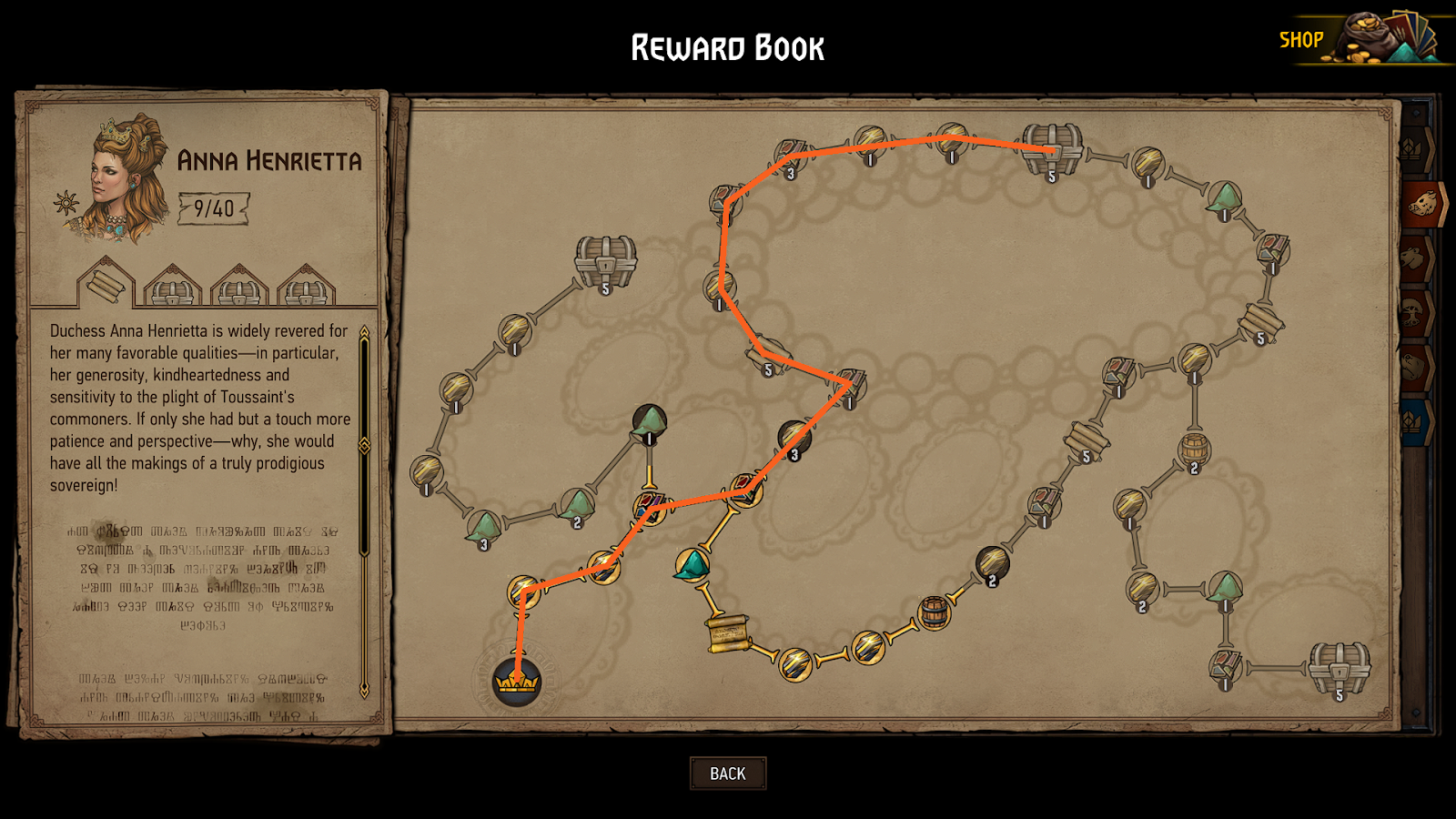The height and width of the screenshot is (819, 1456).
Task: Click the 9/40 progress banner
Action: pos(213,208)
